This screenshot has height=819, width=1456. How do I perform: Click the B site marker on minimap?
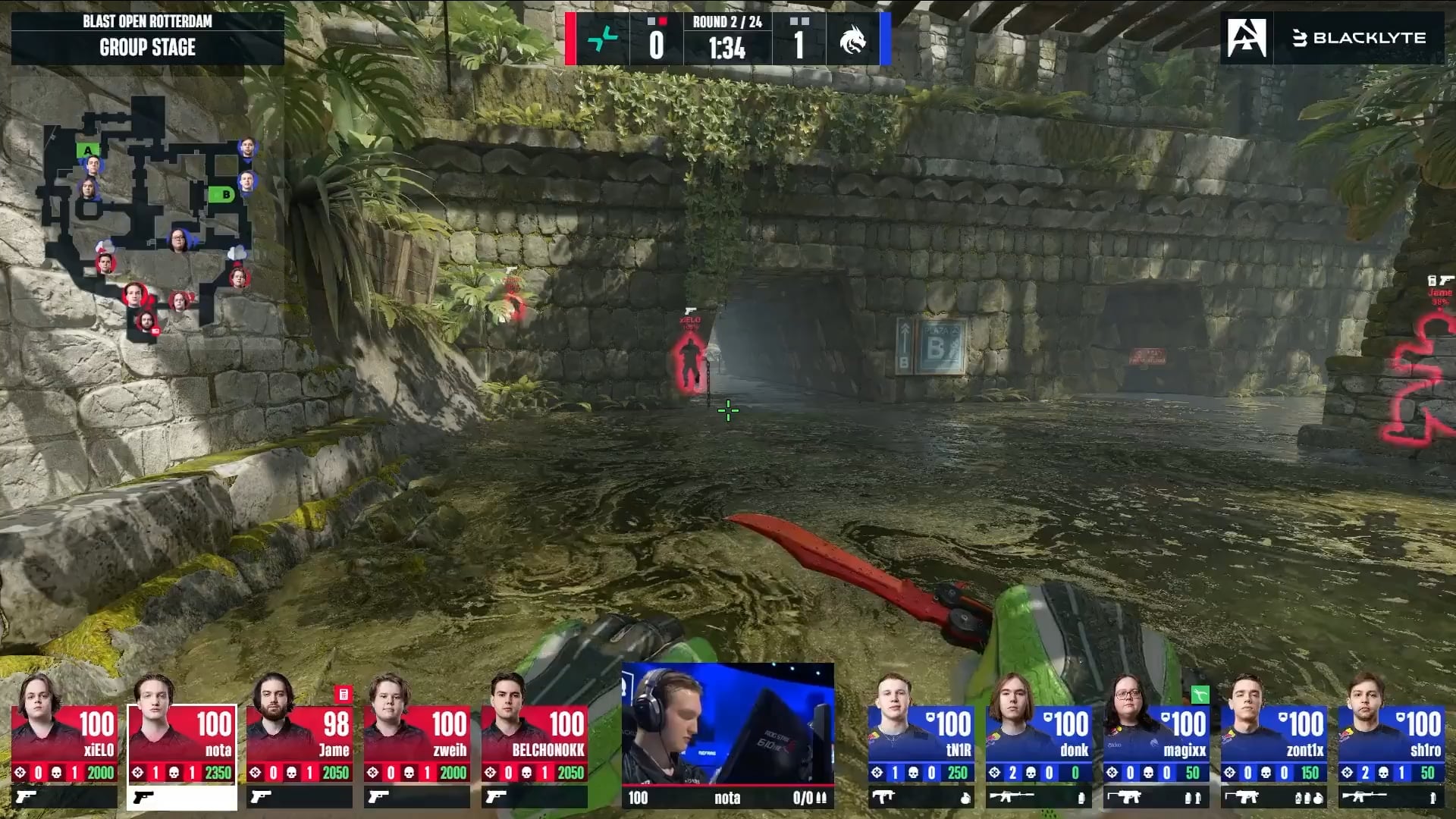tap(221, 195)
